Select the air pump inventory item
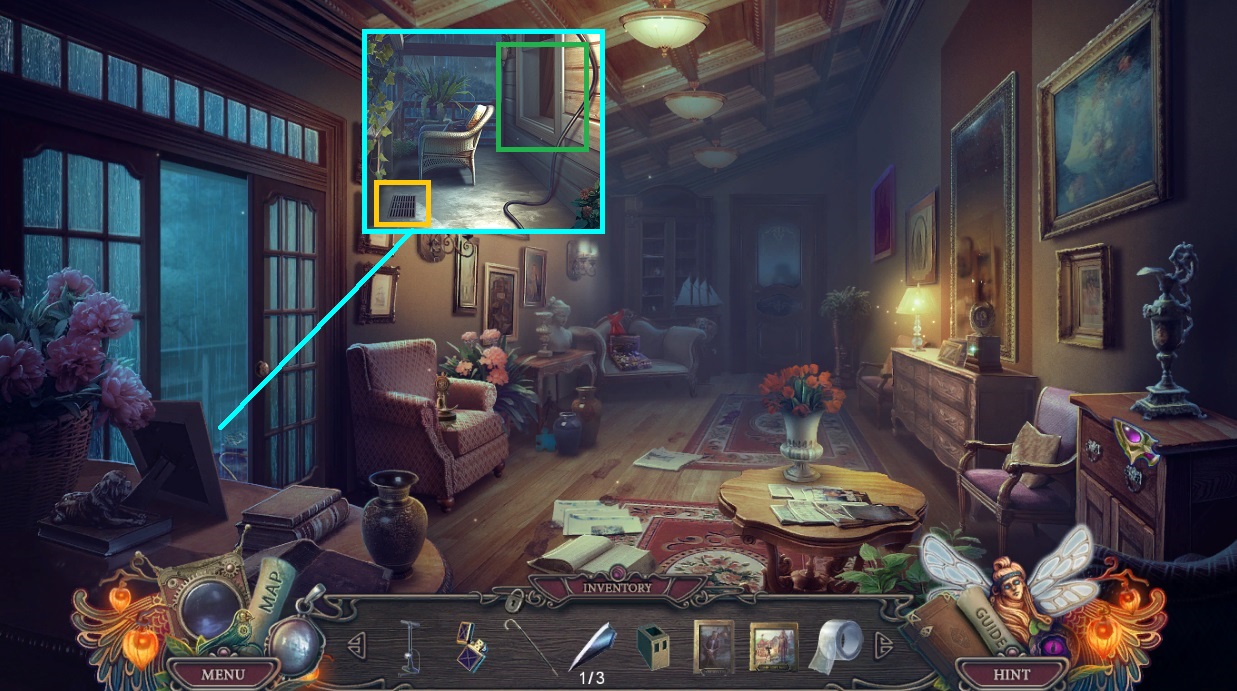This screenshot has height=691, width=1237. 411,646
